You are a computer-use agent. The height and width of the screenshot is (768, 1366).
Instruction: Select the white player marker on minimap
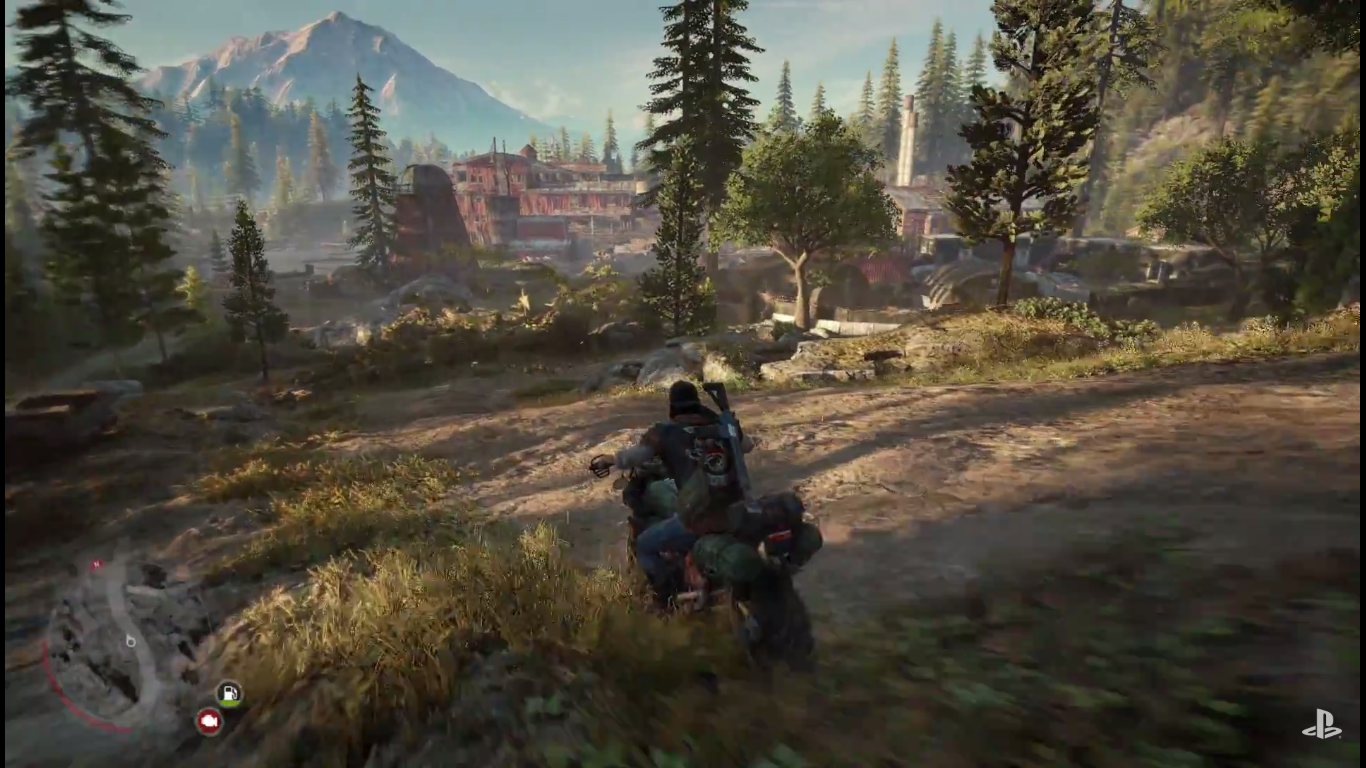click(x=130, y=640)
